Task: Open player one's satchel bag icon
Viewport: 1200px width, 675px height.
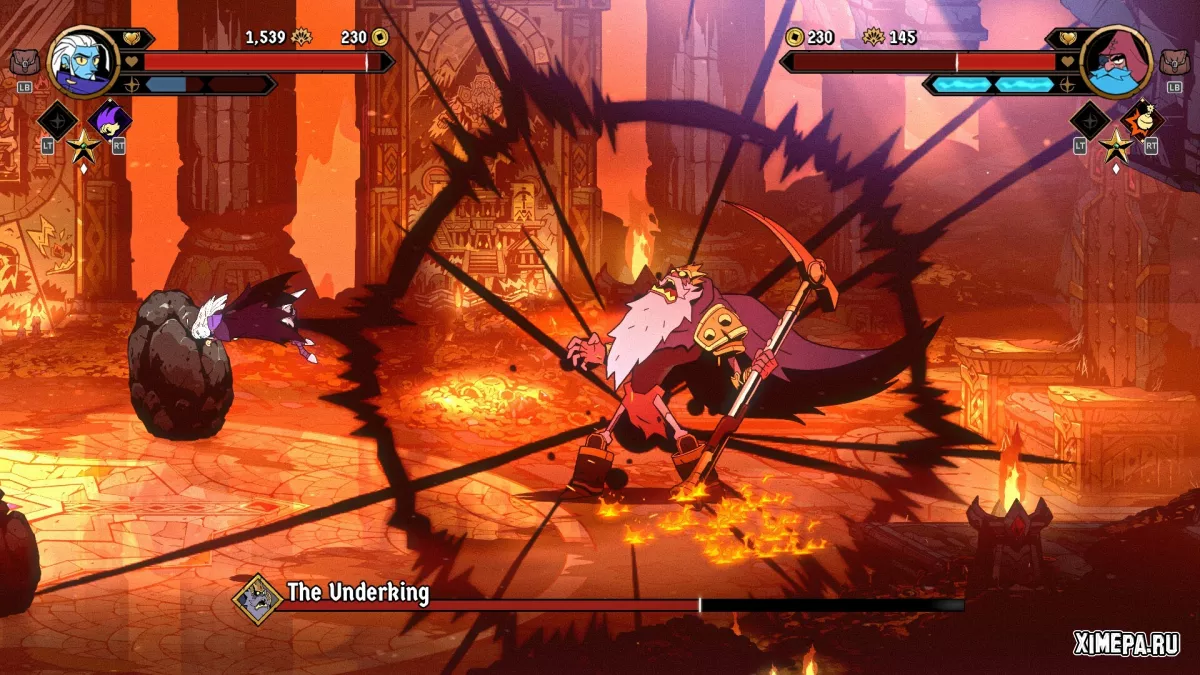Action: click(24, 63)
